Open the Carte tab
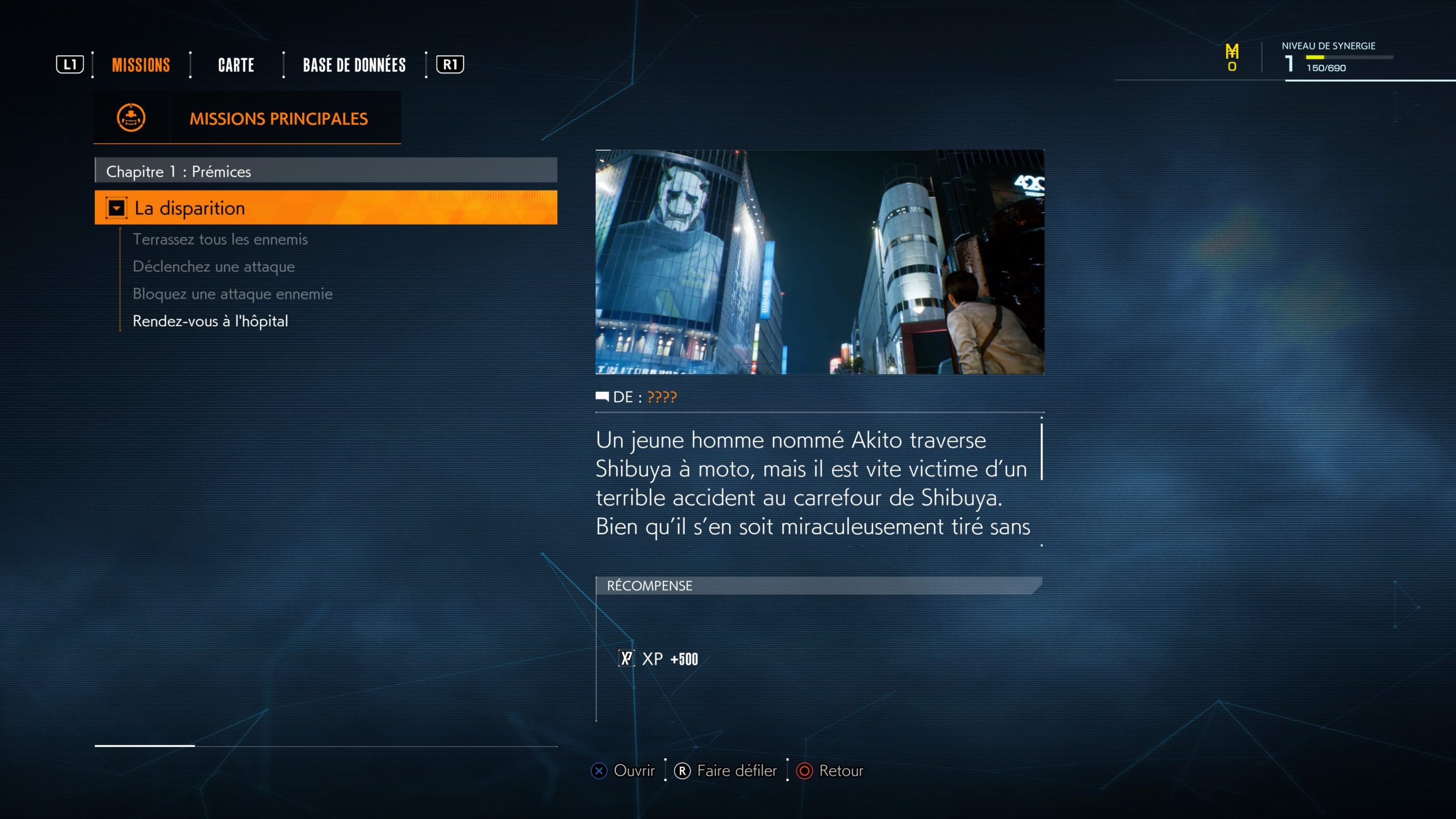1456x819 pixels. tap(236, 65)
